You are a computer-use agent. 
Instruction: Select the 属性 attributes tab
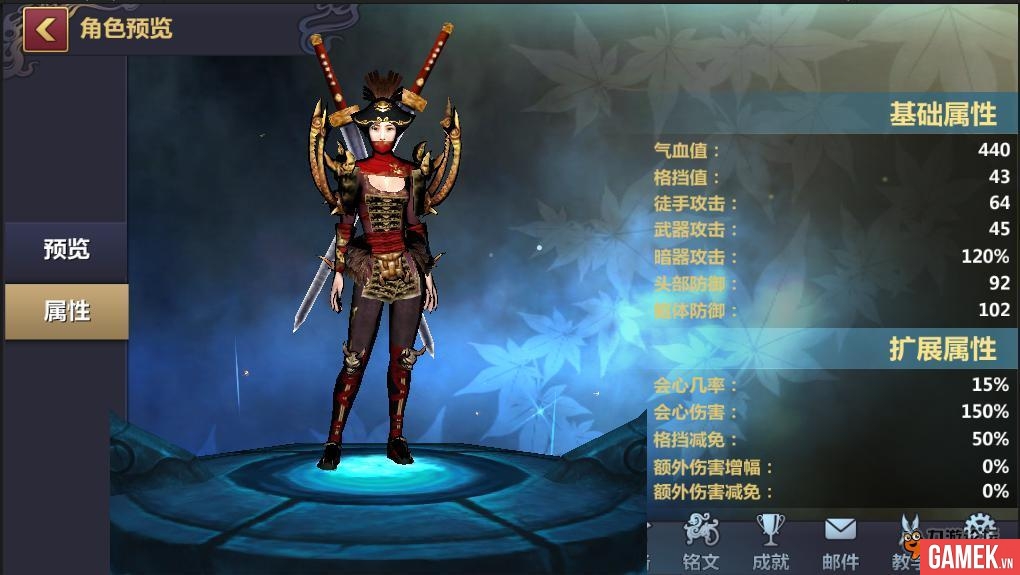point(66,311)
